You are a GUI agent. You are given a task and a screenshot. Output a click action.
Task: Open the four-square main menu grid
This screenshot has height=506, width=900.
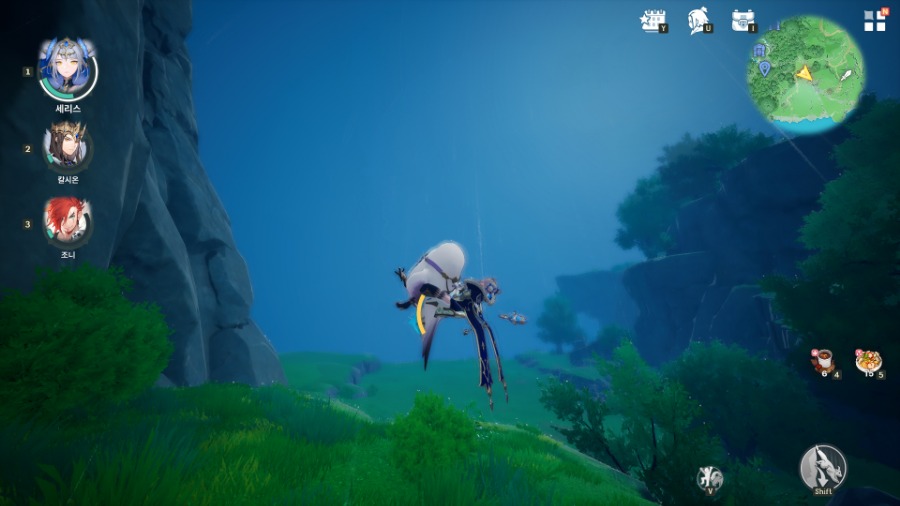pyautogui.click(x=874, y=21)
